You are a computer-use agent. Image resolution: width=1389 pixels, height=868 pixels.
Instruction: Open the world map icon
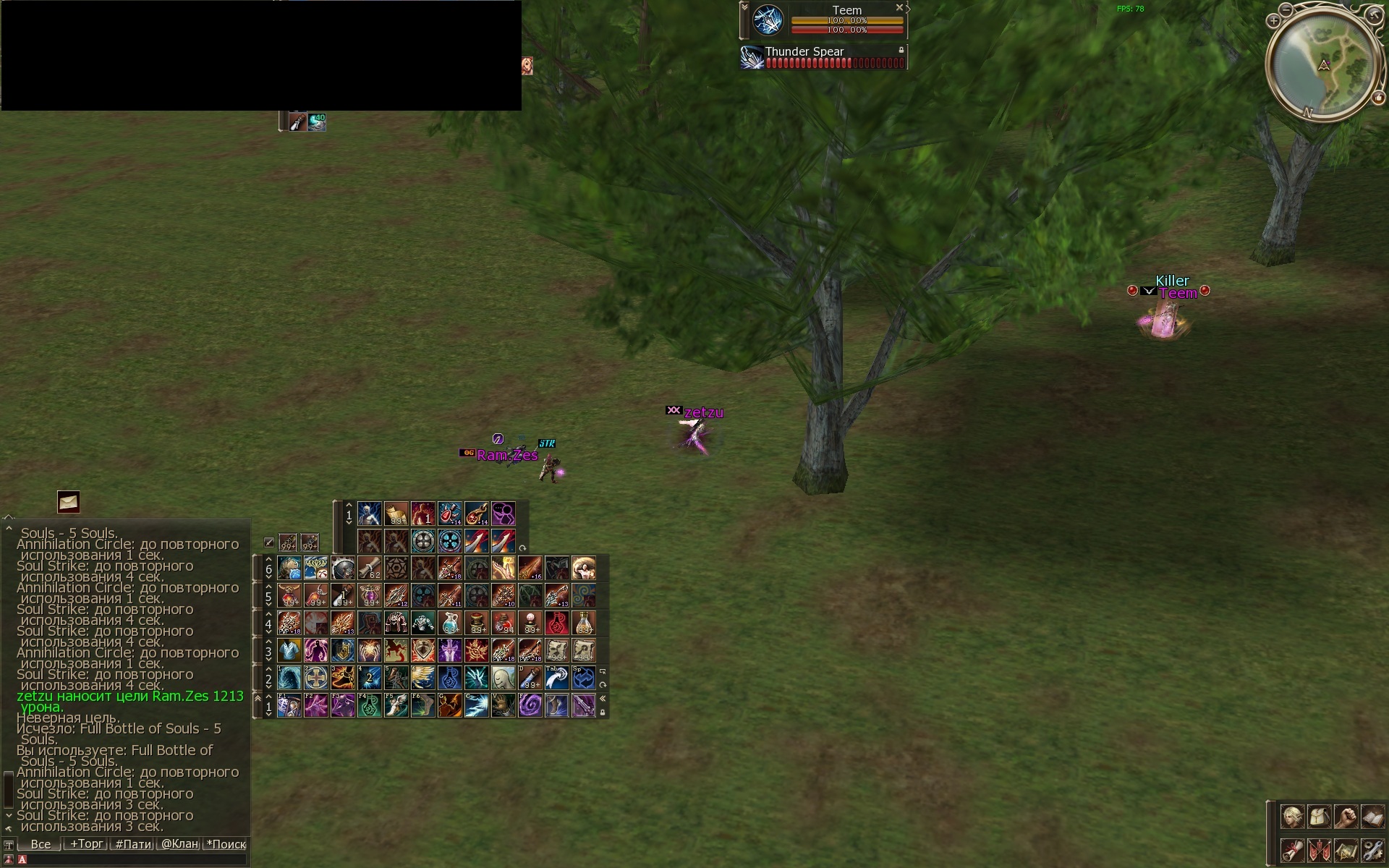tap(1346, 849)
